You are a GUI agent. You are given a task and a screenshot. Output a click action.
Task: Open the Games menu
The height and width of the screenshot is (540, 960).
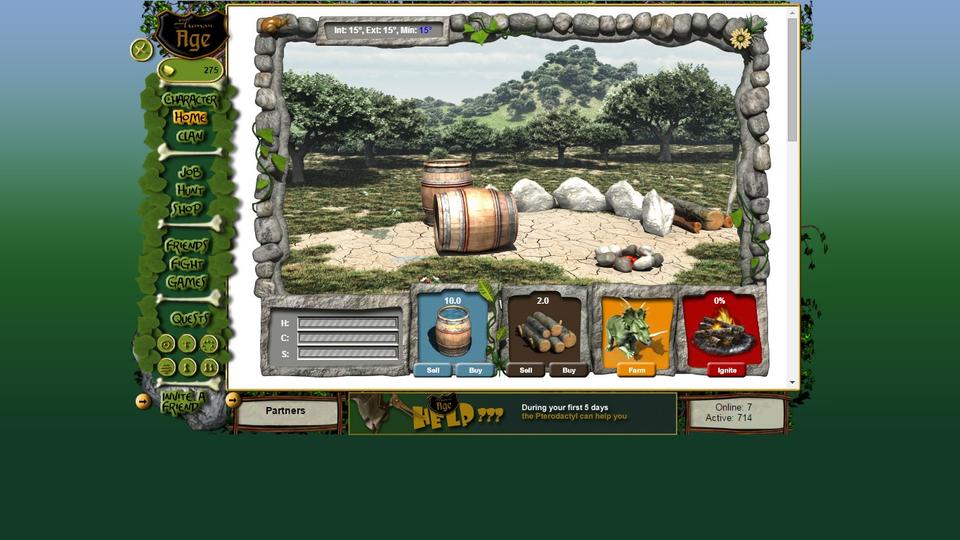[187, 282]
